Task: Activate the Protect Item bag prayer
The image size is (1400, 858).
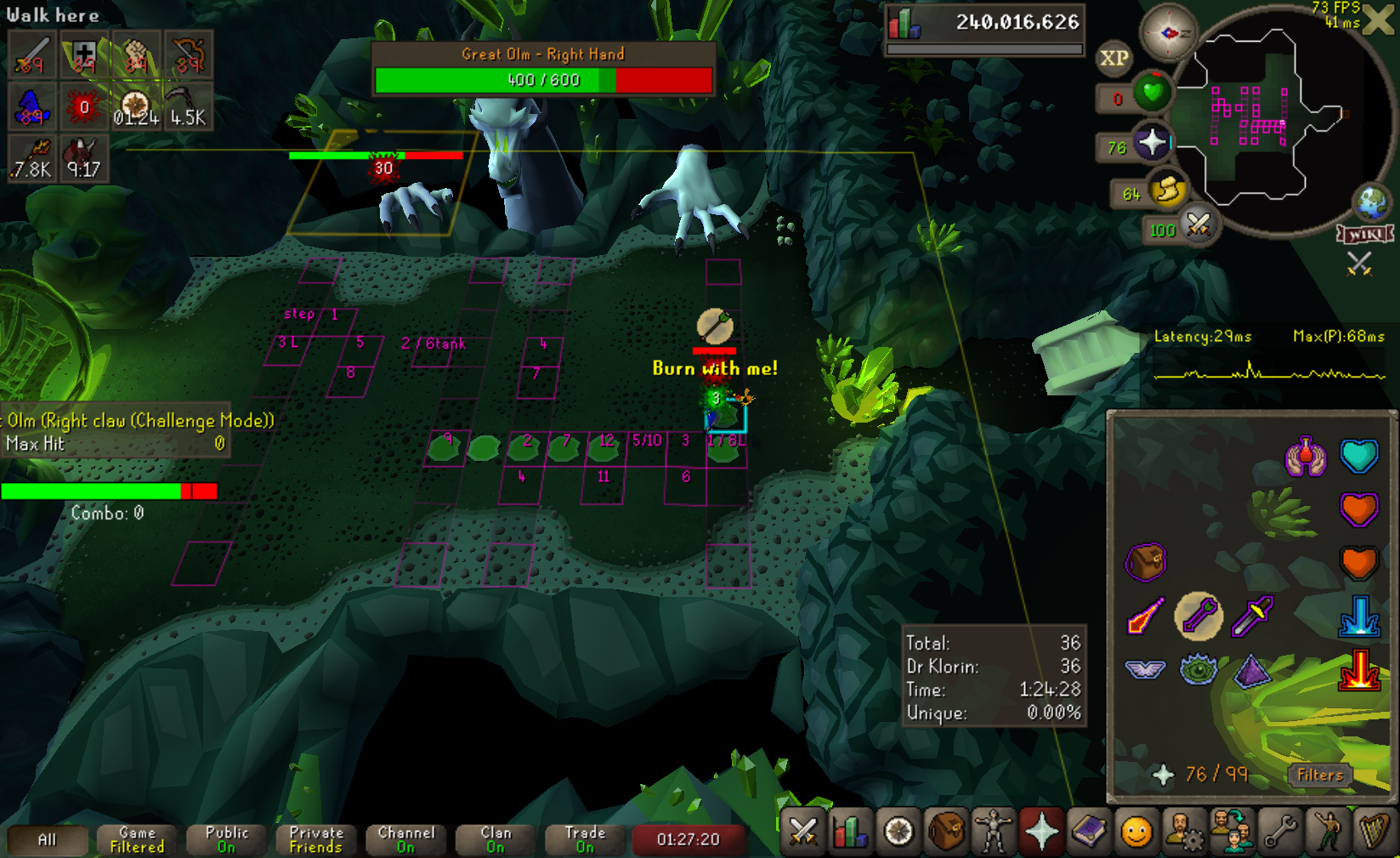Action: click(x=1145, y=562)
